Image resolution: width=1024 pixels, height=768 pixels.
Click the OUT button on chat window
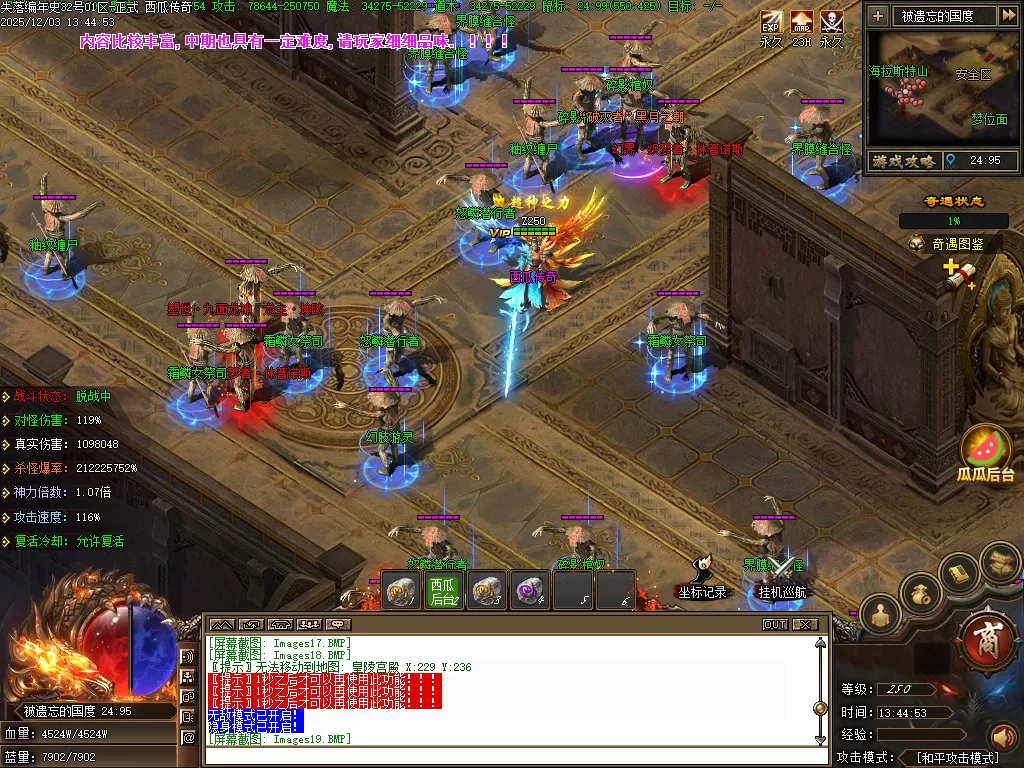pos(775,624)
